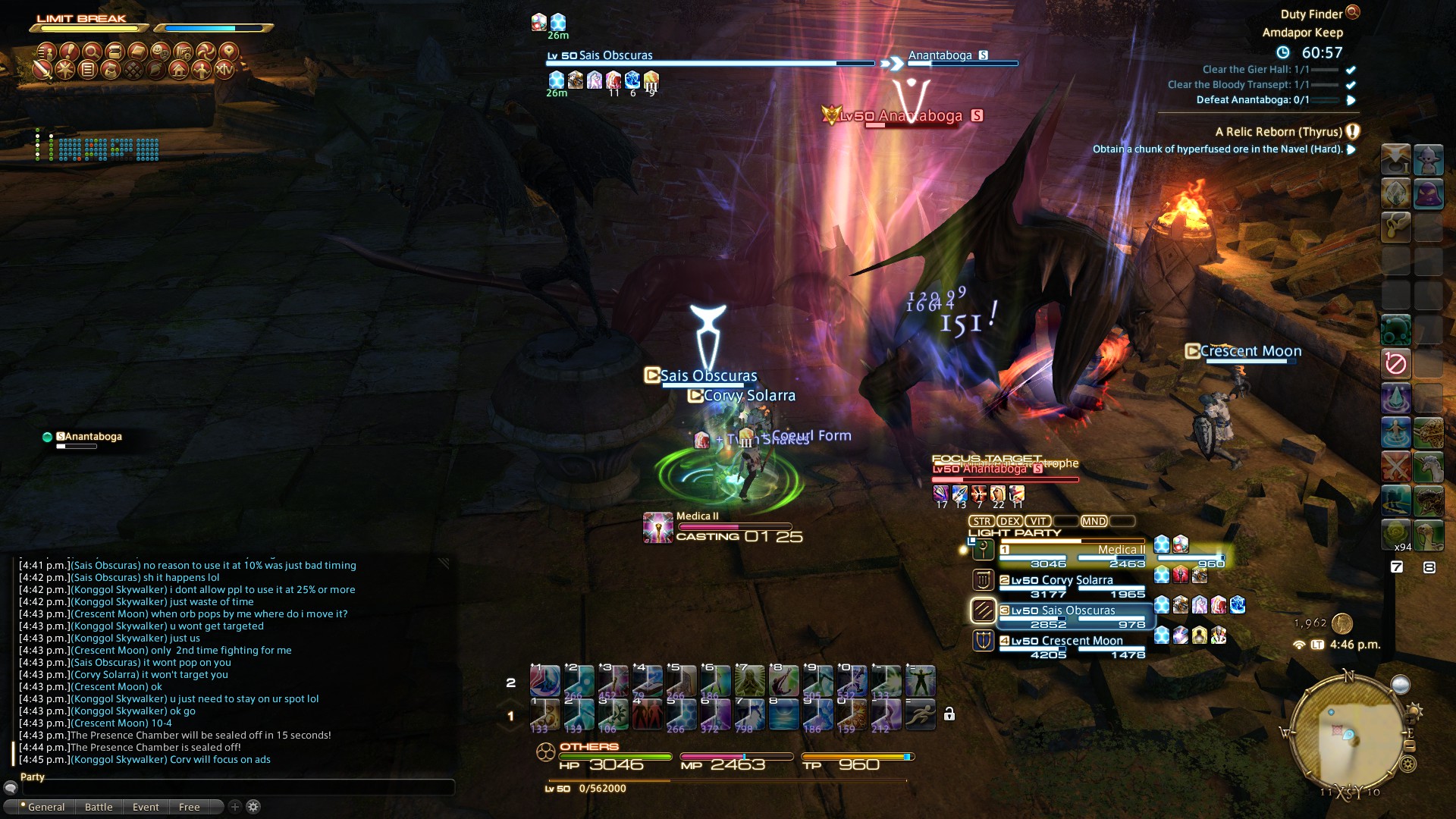1456x819 pixels.
Task: Select Anantaboga in the enemy list
Action: point(93,437)
